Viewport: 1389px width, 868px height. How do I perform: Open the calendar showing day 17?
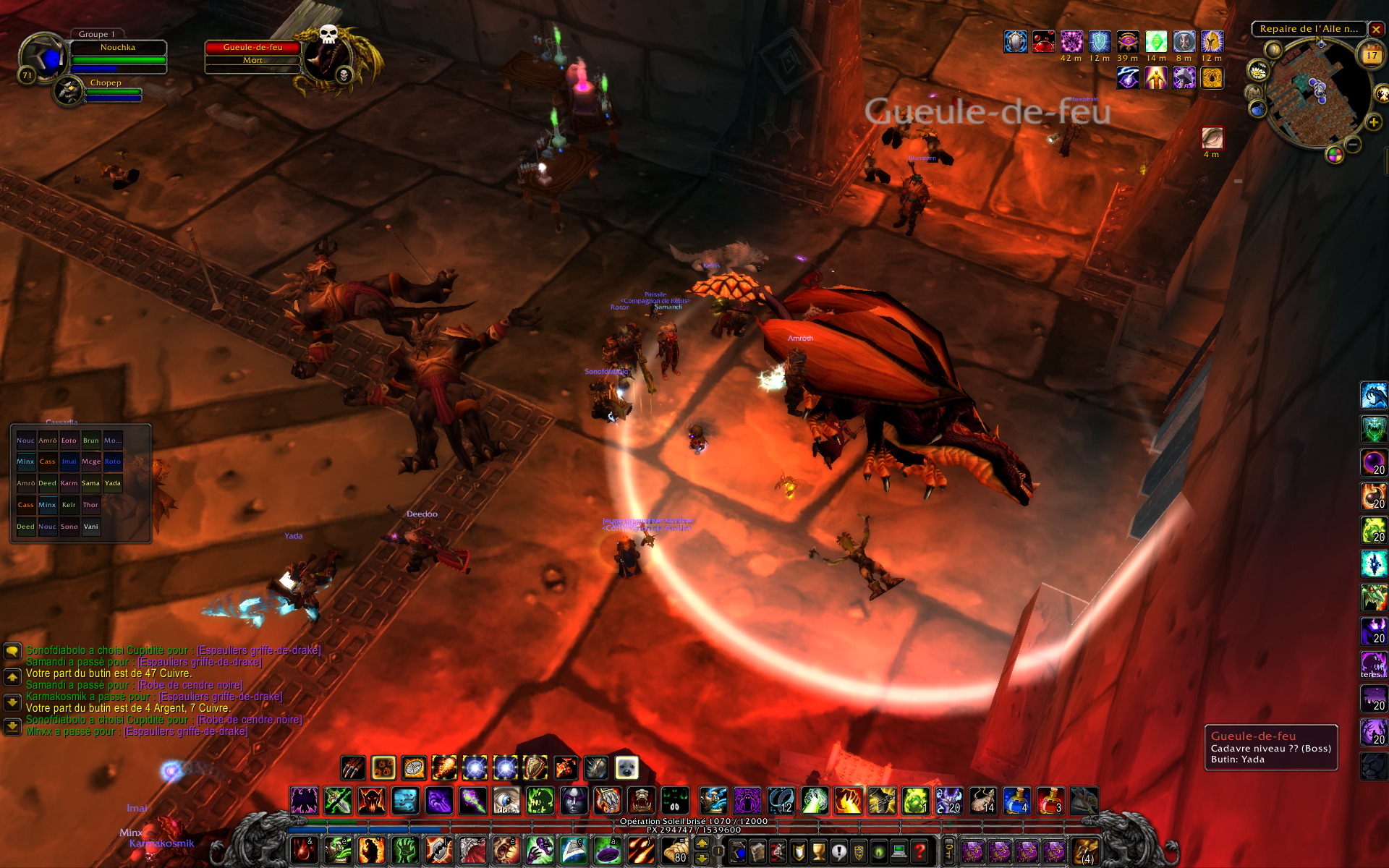[x=1372, y=56]
